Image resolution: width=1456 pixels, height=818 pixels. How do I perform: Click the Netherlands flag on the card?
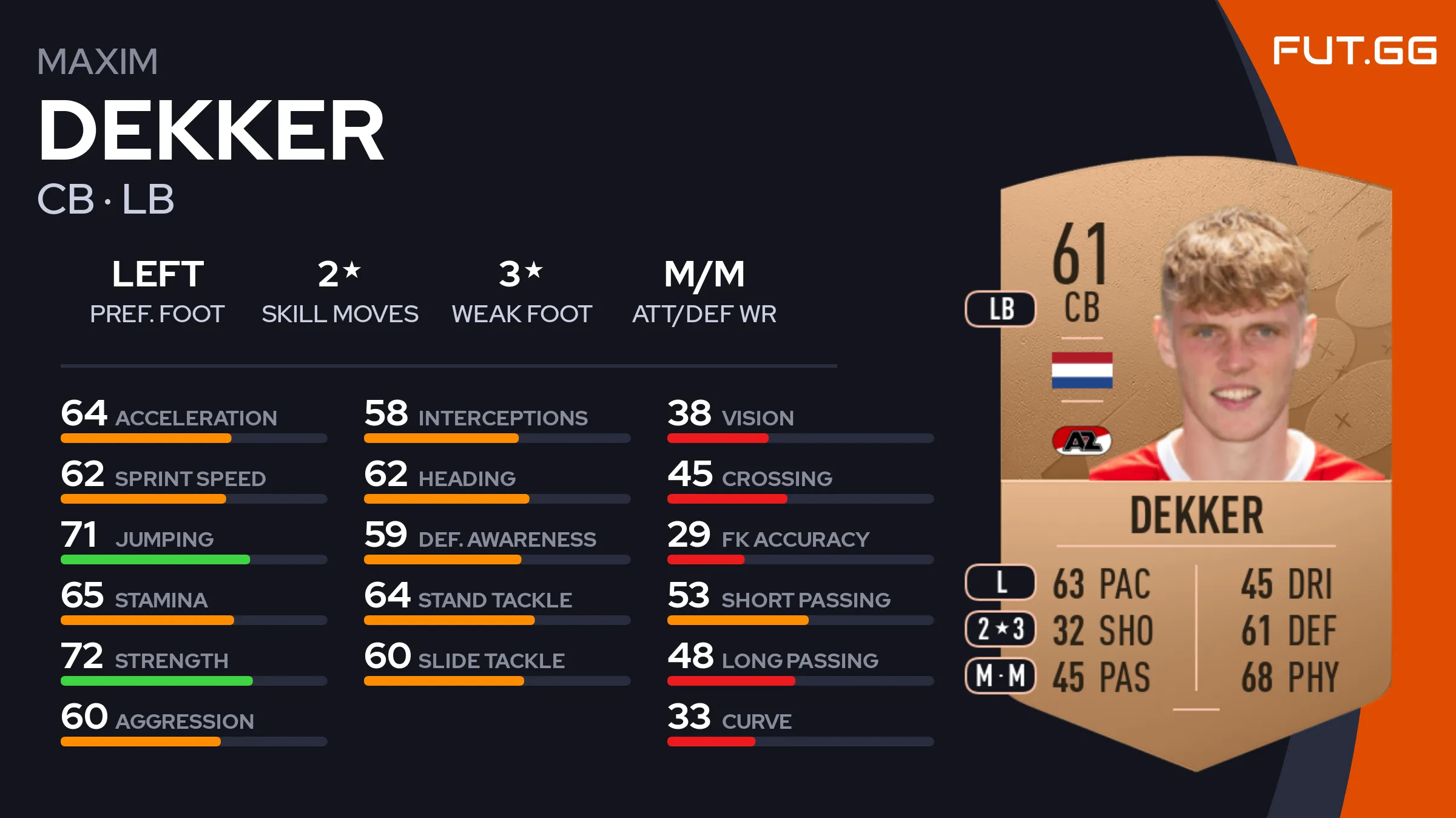[x=1082, y=370]
